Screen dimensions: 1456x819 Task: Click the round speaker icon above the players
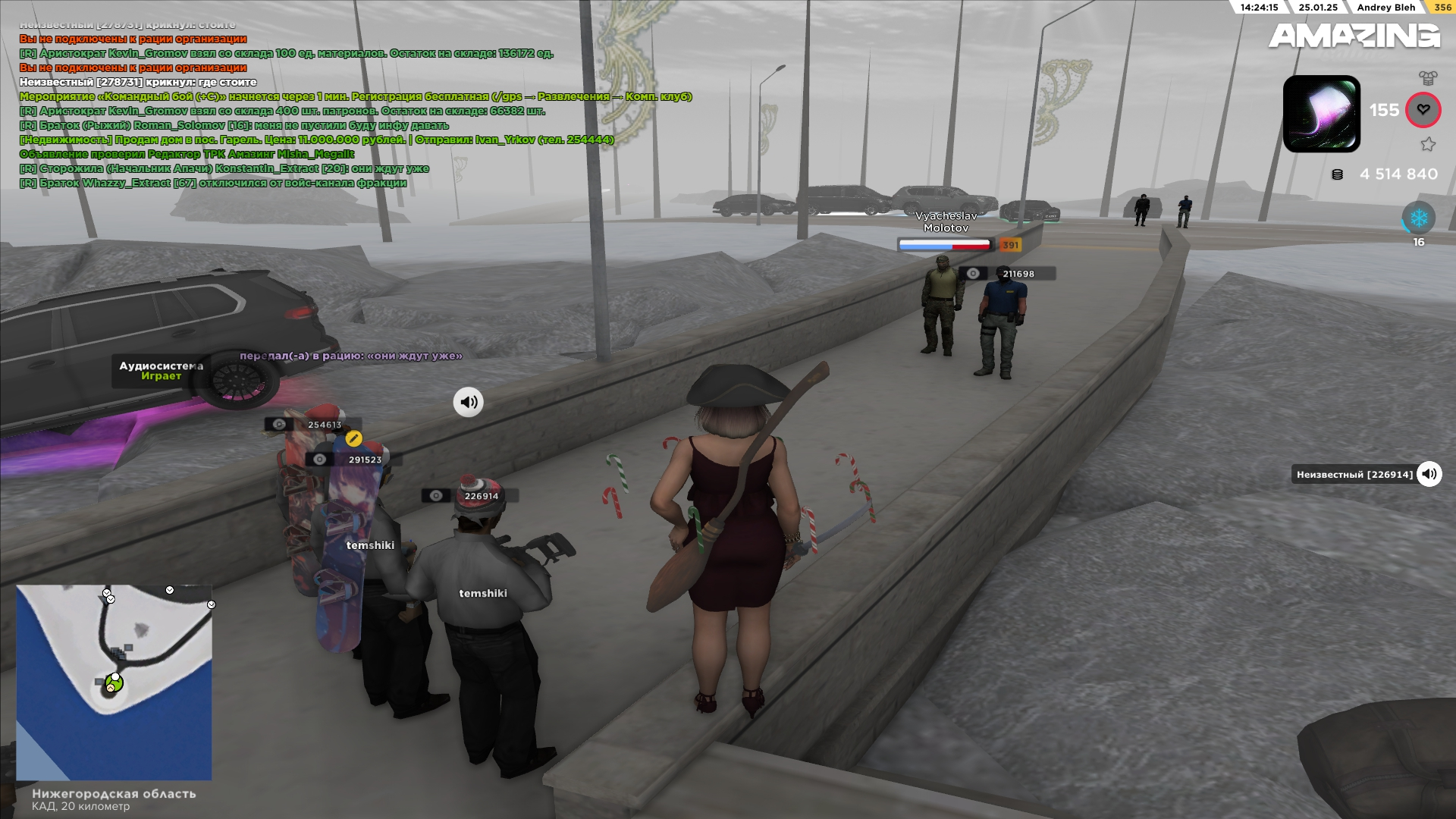pyautogui.click(x=469, y=402)
